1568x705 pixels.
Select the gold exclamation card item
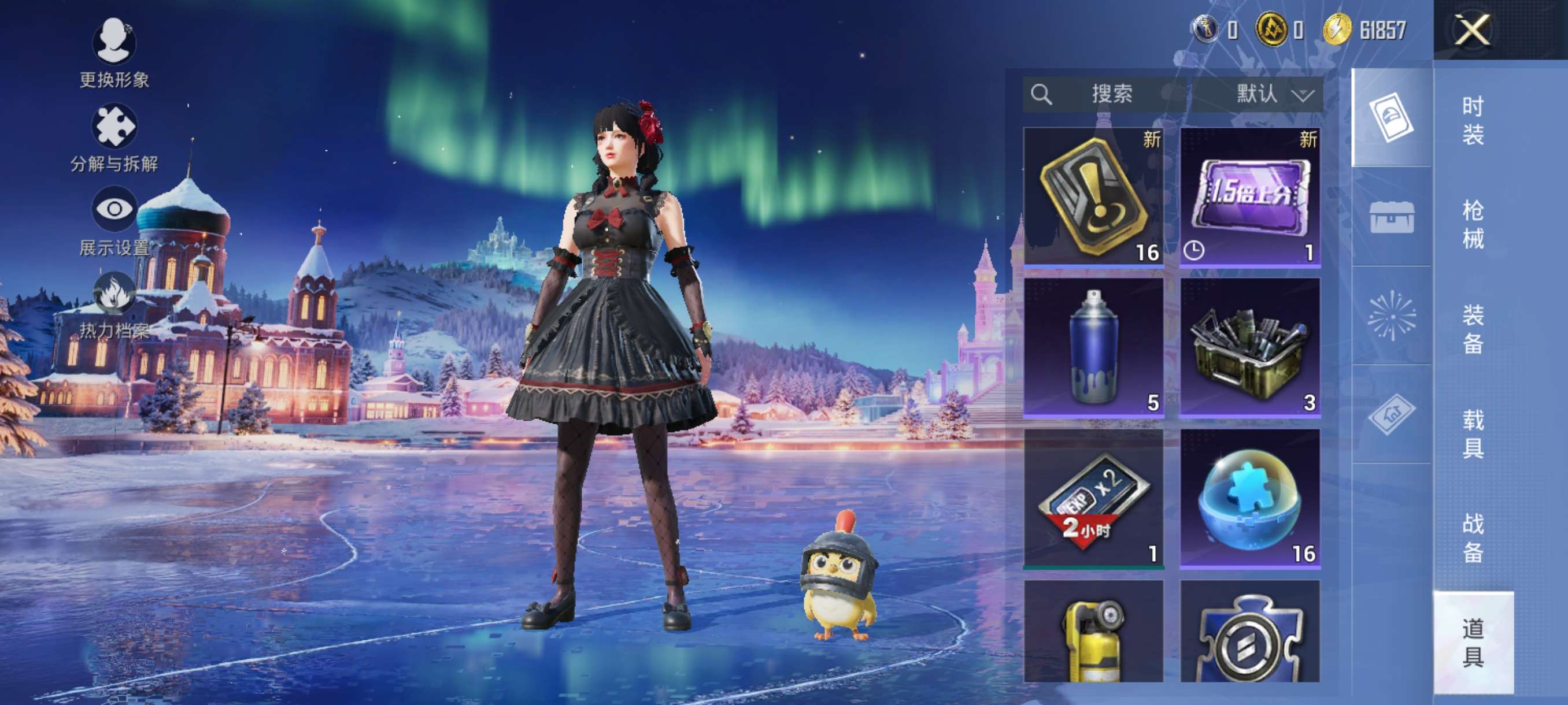pos(1093,196)
